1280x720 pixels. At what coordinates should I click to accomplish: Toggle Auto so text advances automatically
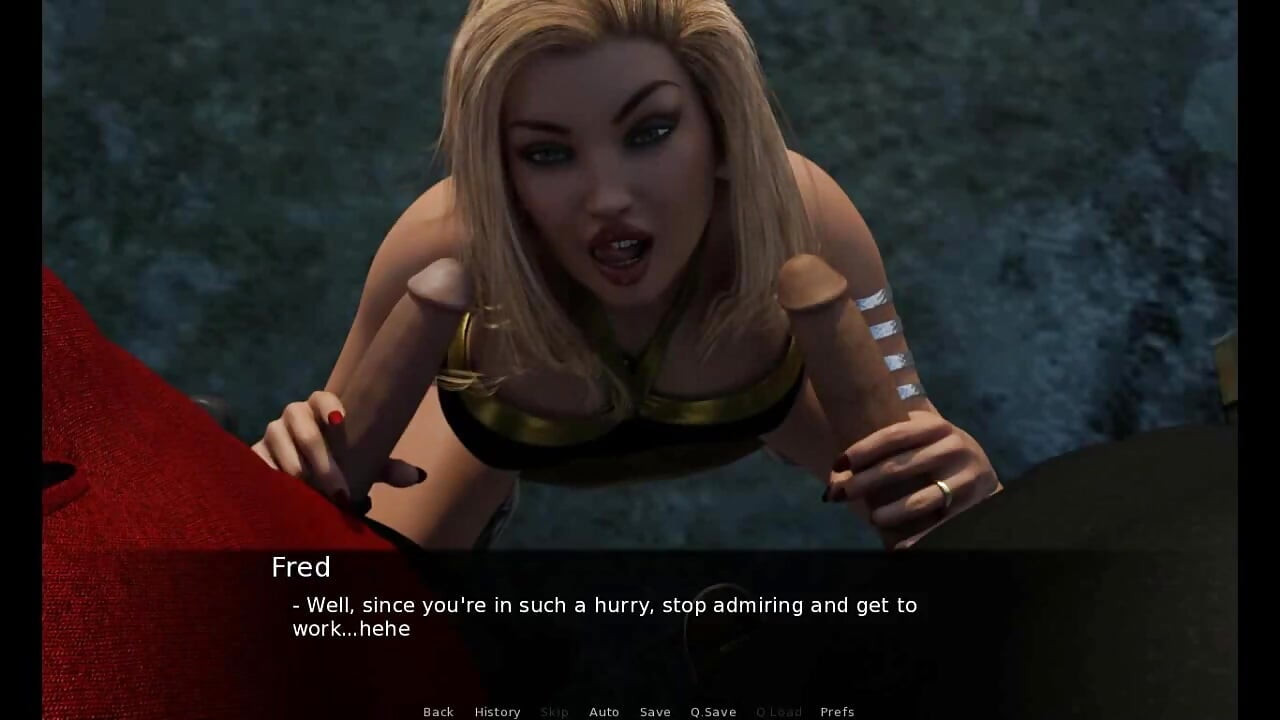click(605, 711)
